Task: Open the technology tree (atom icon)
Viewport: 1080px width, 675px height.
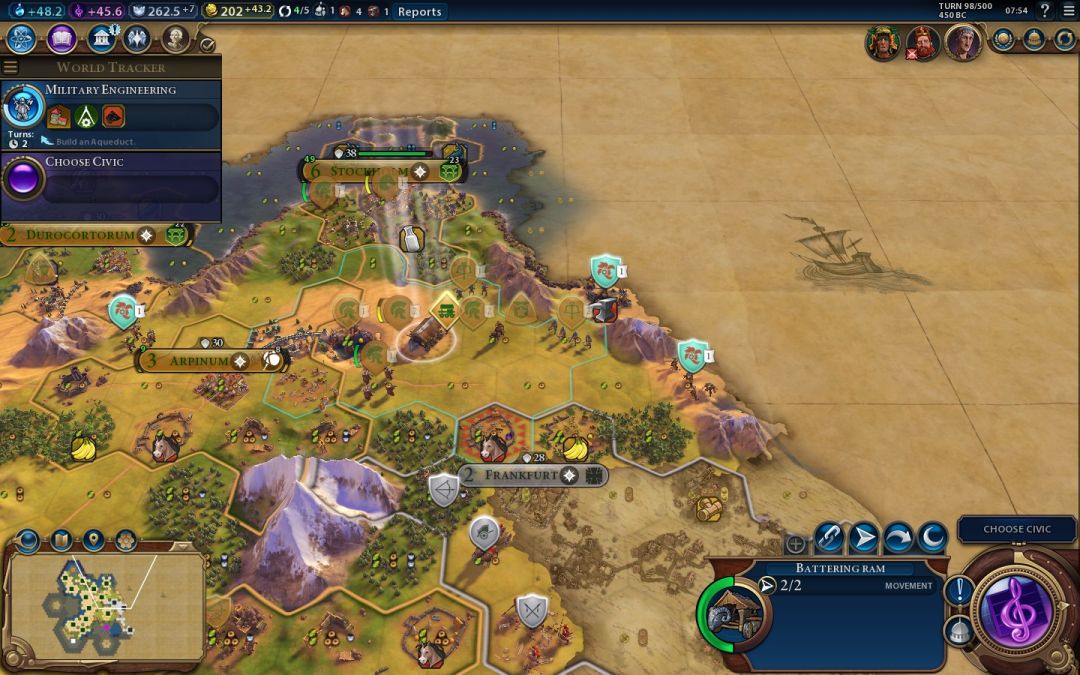Action: (x=22, y=39)
